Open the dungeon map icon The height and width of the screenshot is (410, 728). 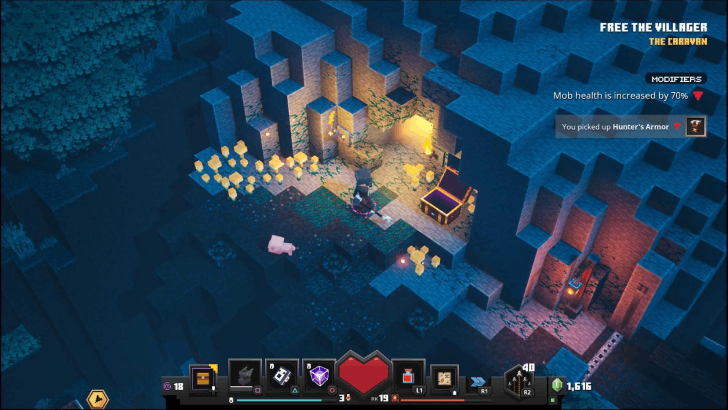444,377
